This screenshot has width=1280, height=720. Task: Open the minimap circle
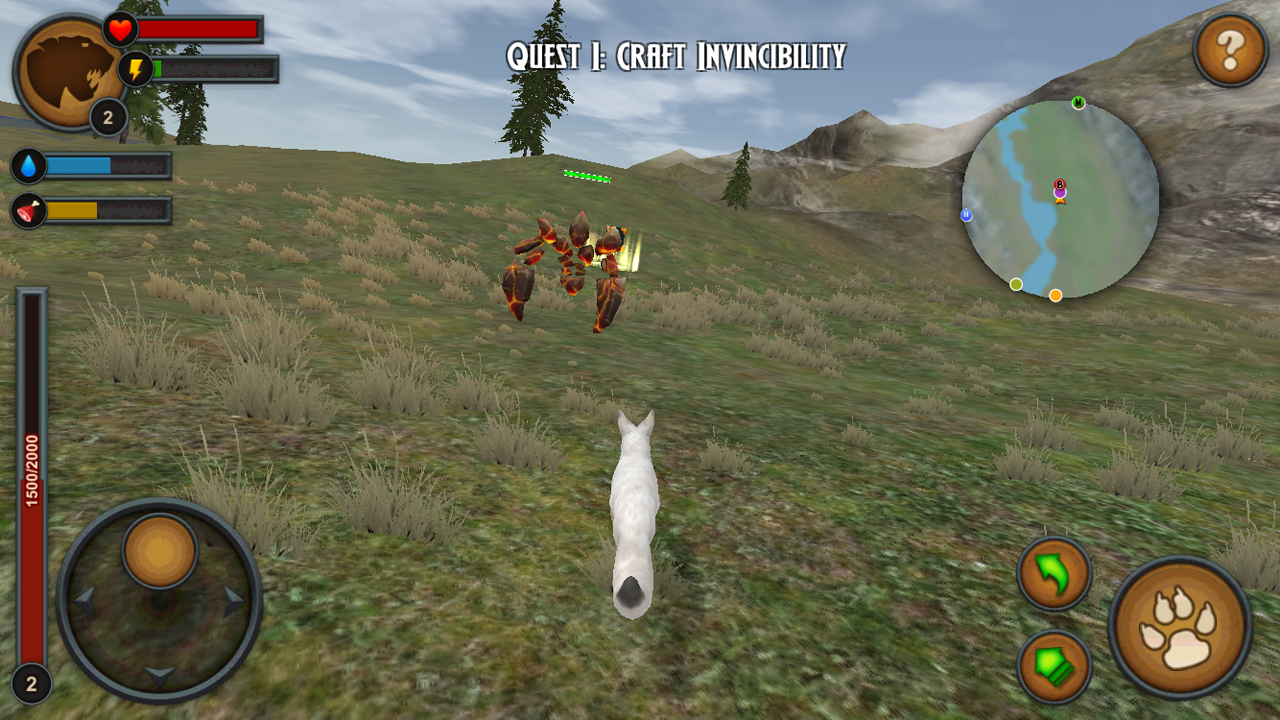click(x=1061, y=200)
